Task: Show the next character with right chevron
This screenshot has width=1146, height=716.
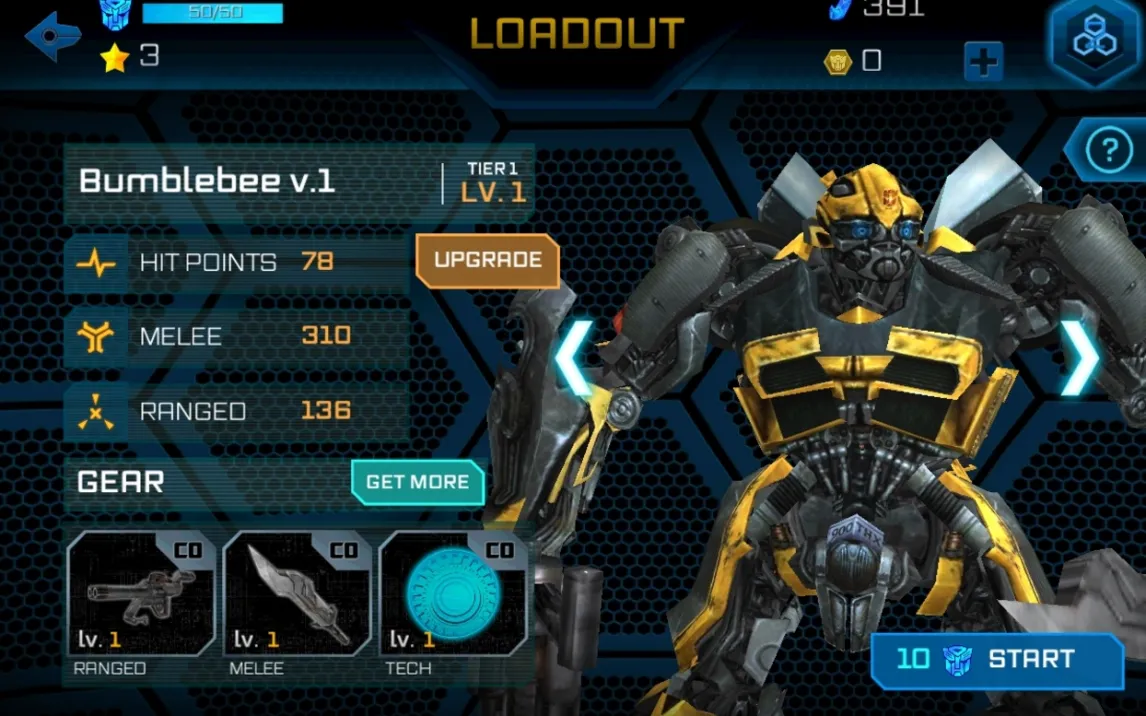Action: (1079, 358)
